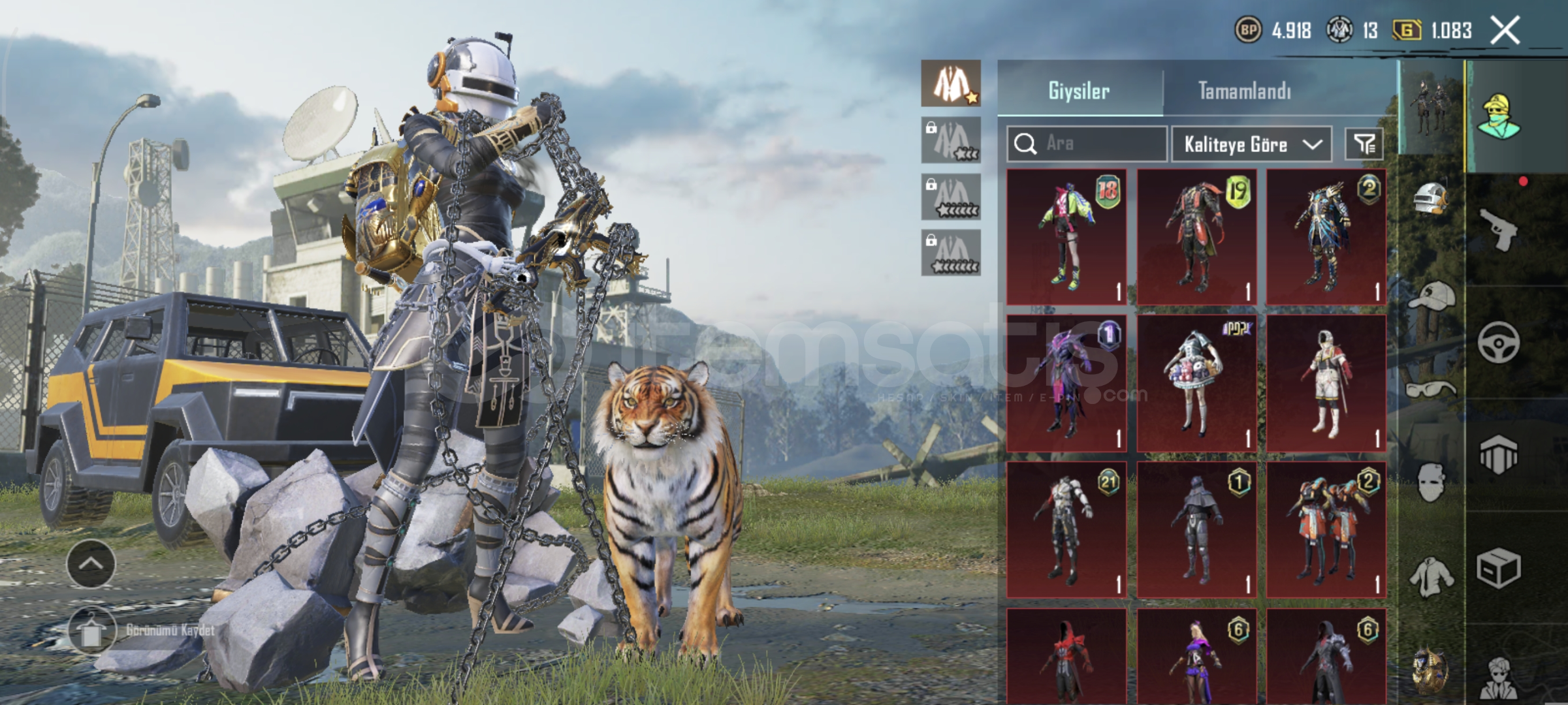
Task: Expand the up-arrow circle button
Action: pyautogui.click(x=91, y=564)
